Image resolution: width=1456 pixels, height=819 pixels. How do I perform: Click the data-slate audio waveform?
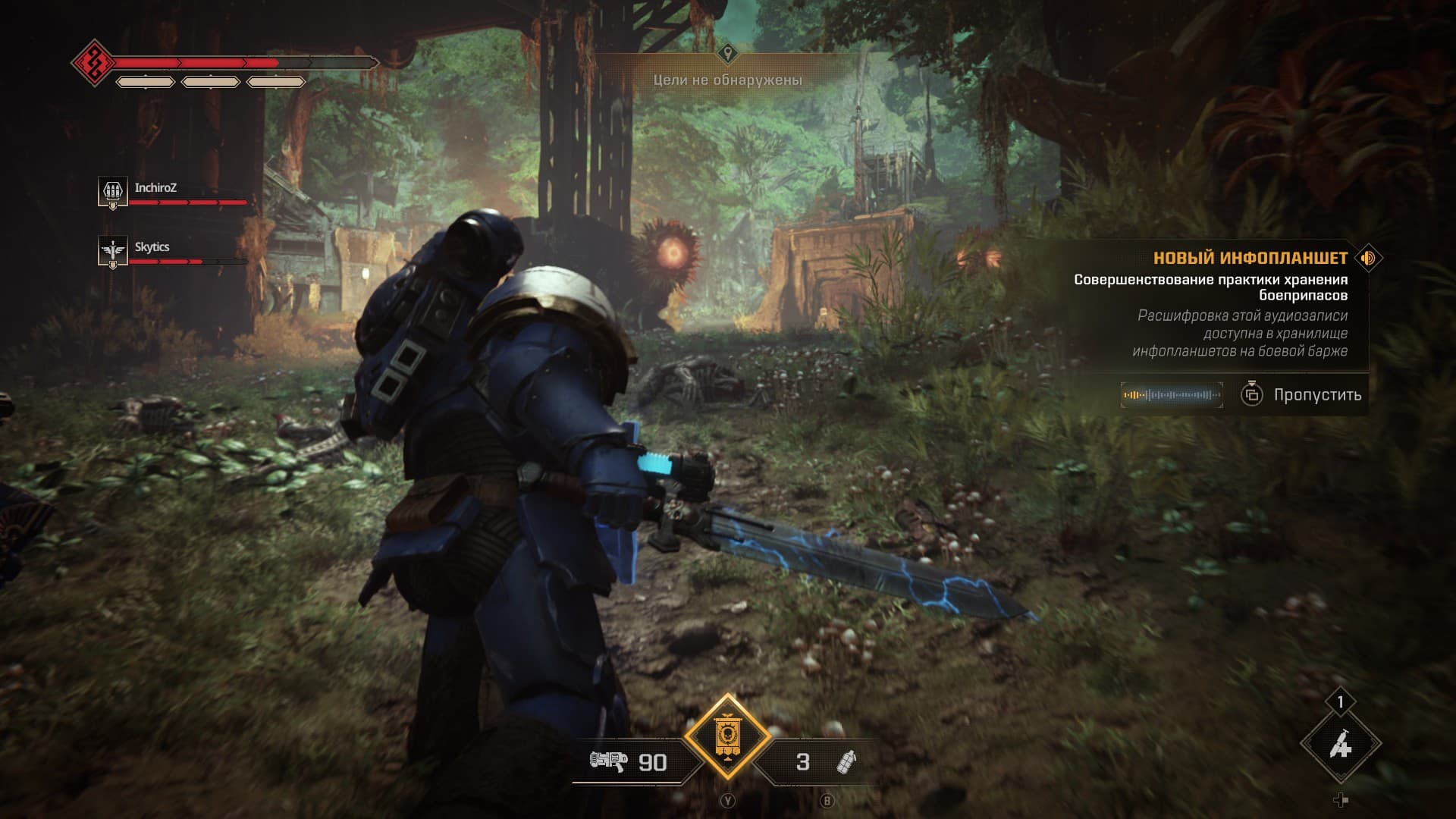point(1172,395)
